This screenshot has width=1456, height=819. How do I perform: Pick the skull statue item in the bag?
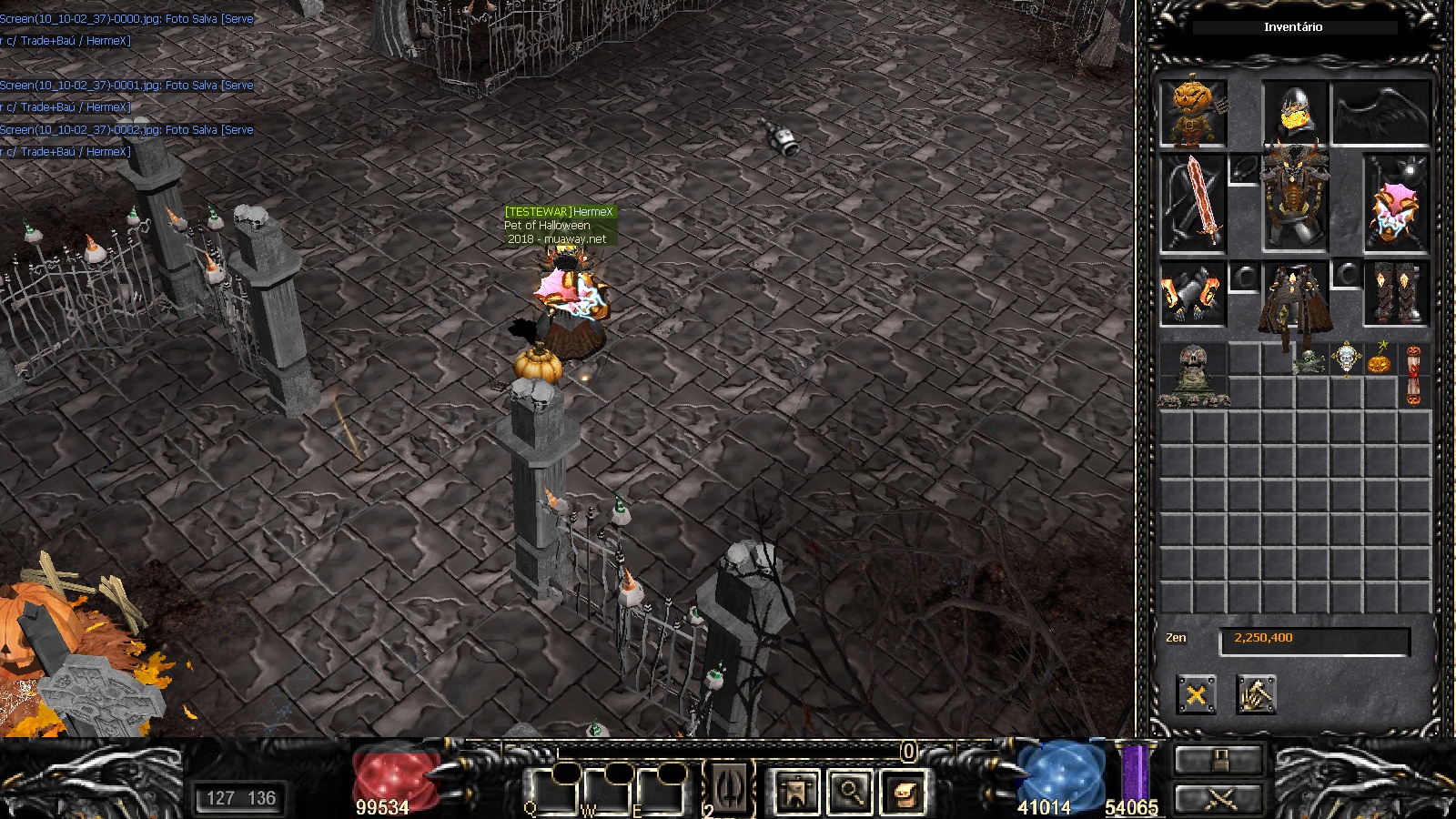[x=1193, y=375]
